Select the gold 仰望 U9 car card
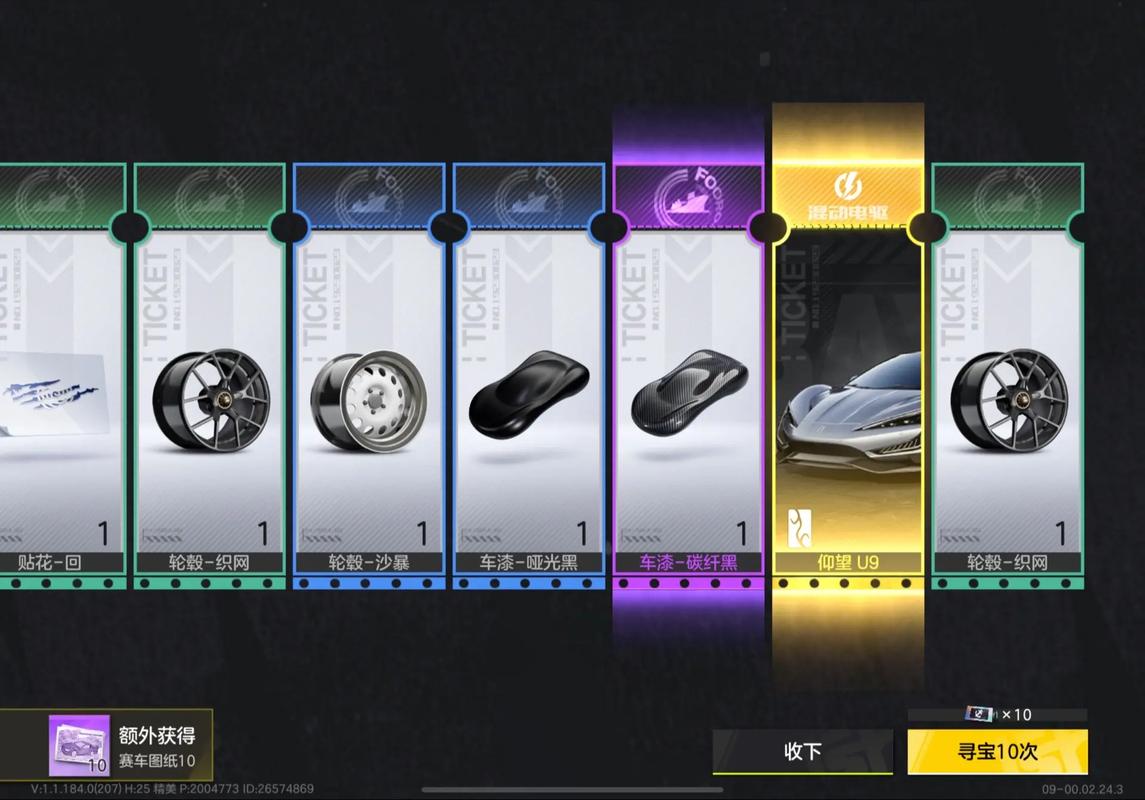The height and width of the screenshot is (800, 1145). [x=848, y=400]
